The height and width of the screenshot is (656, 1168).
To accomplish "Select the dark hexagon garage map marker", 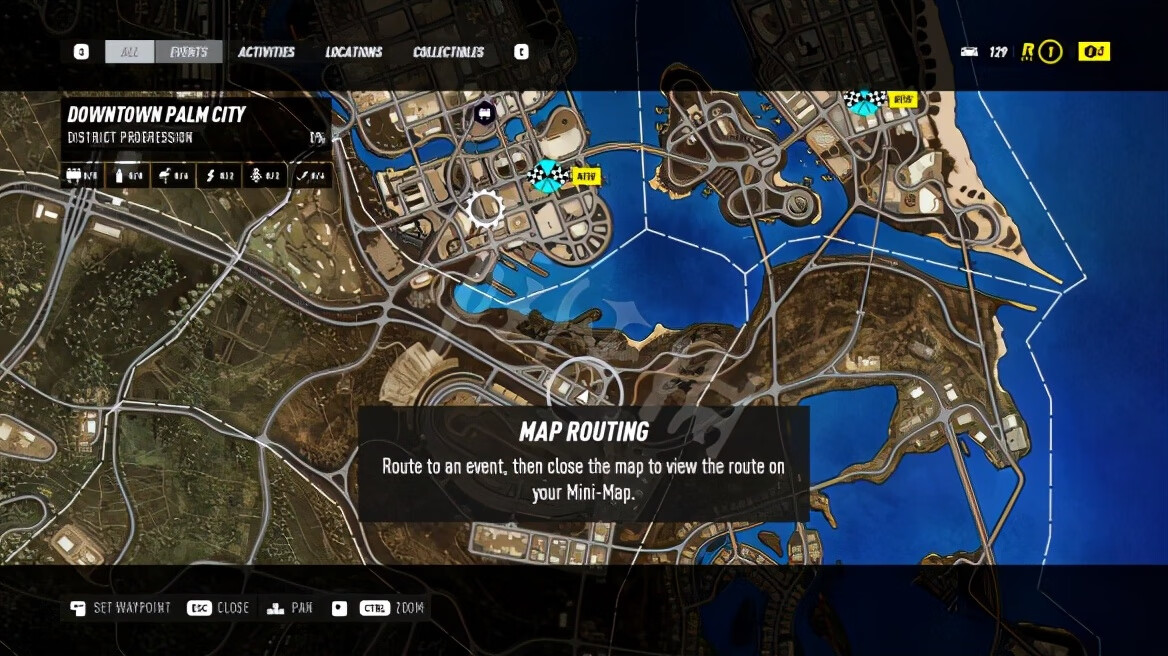I will pos(485,111).
